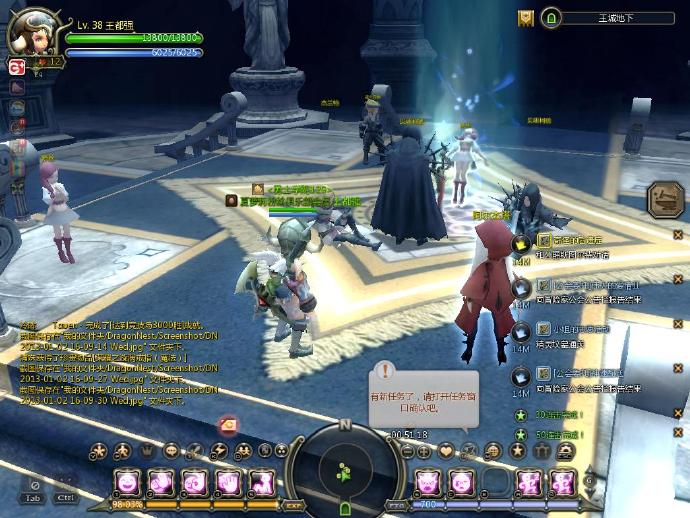Click the yellow banner icon beside the zone name
This screenshot has width=690, height=518.
526,18
